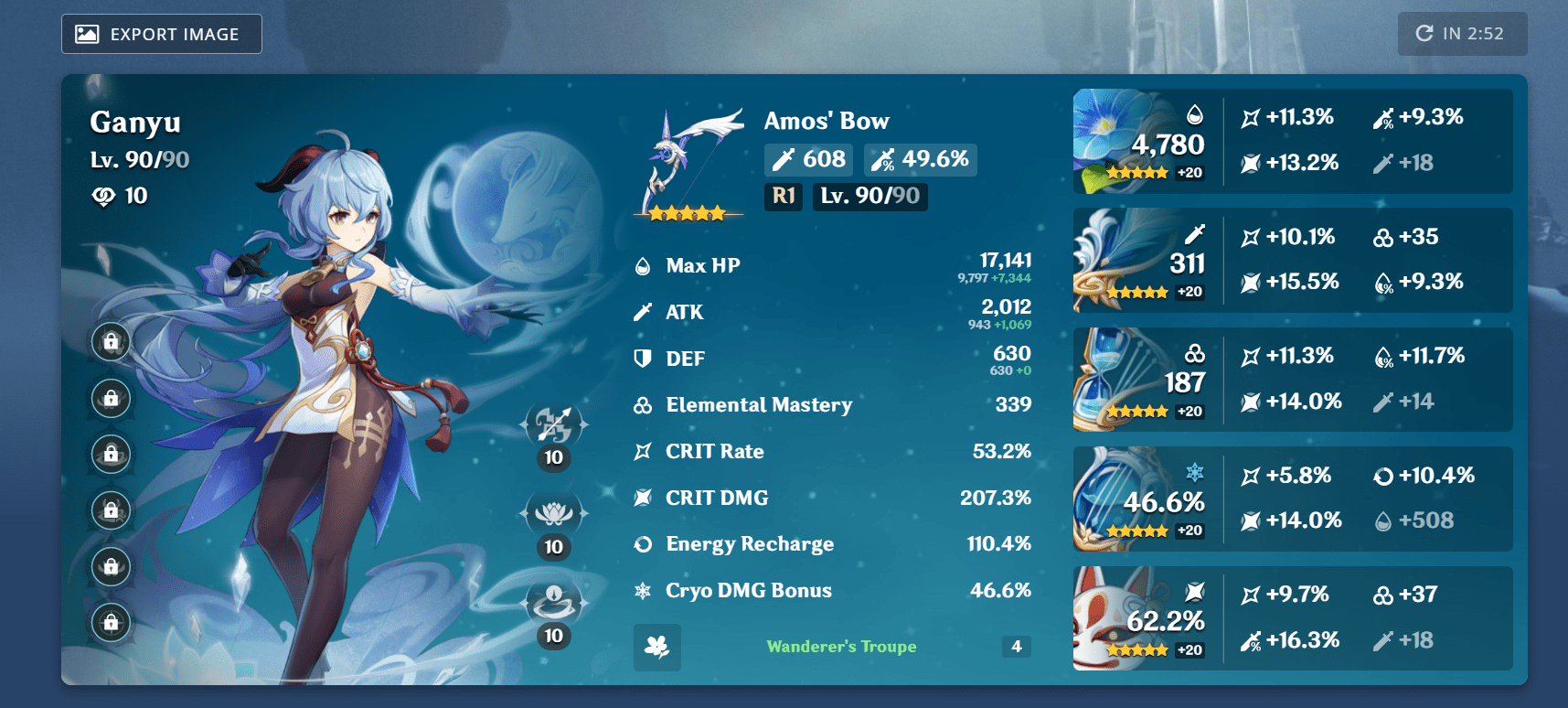The height and width of the screenshot is (708, 1568).
Task: Click the Export Image button
Action: pos(161,34)
